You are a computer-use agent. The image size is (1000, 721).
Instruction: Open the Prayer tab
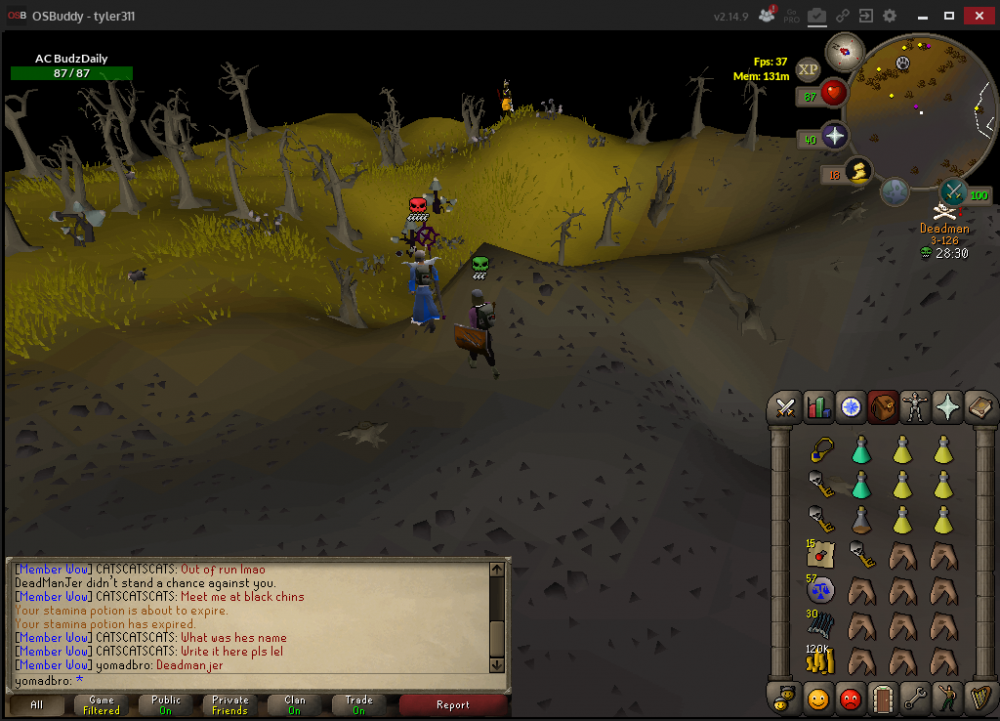tap(947, 407)
